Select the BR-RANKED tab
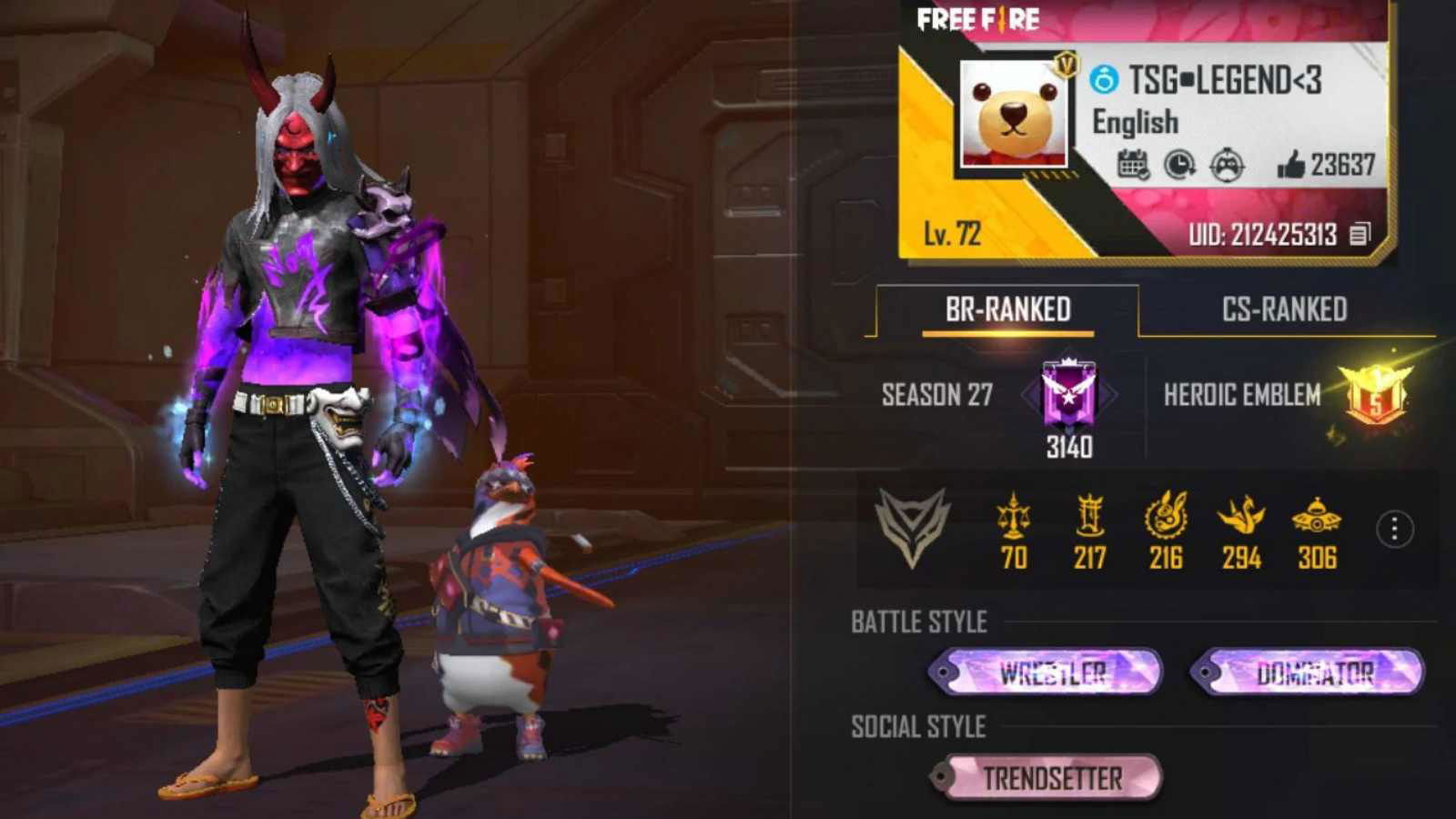This screenshot has height=819, width=1456. [x=1007, y=309]
